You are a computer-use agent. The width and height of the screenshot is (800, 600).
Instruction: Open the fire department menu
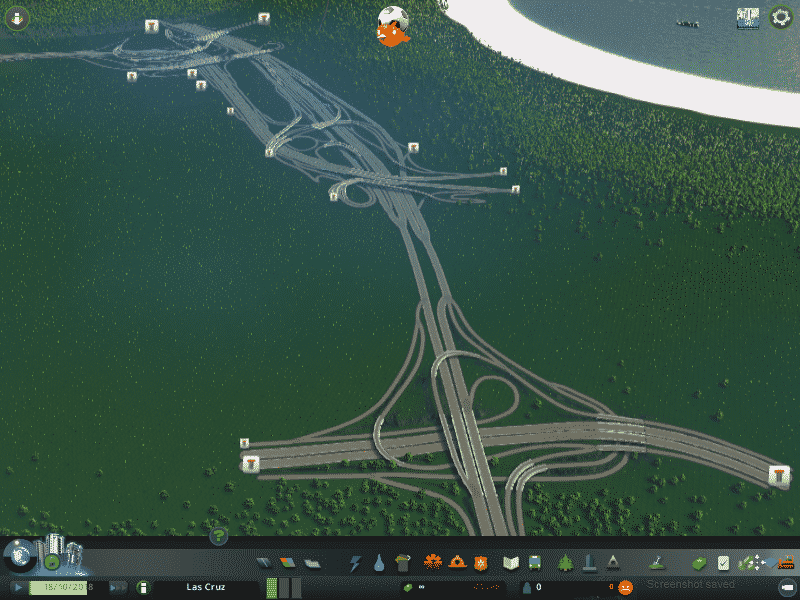[x=457, y=563]
